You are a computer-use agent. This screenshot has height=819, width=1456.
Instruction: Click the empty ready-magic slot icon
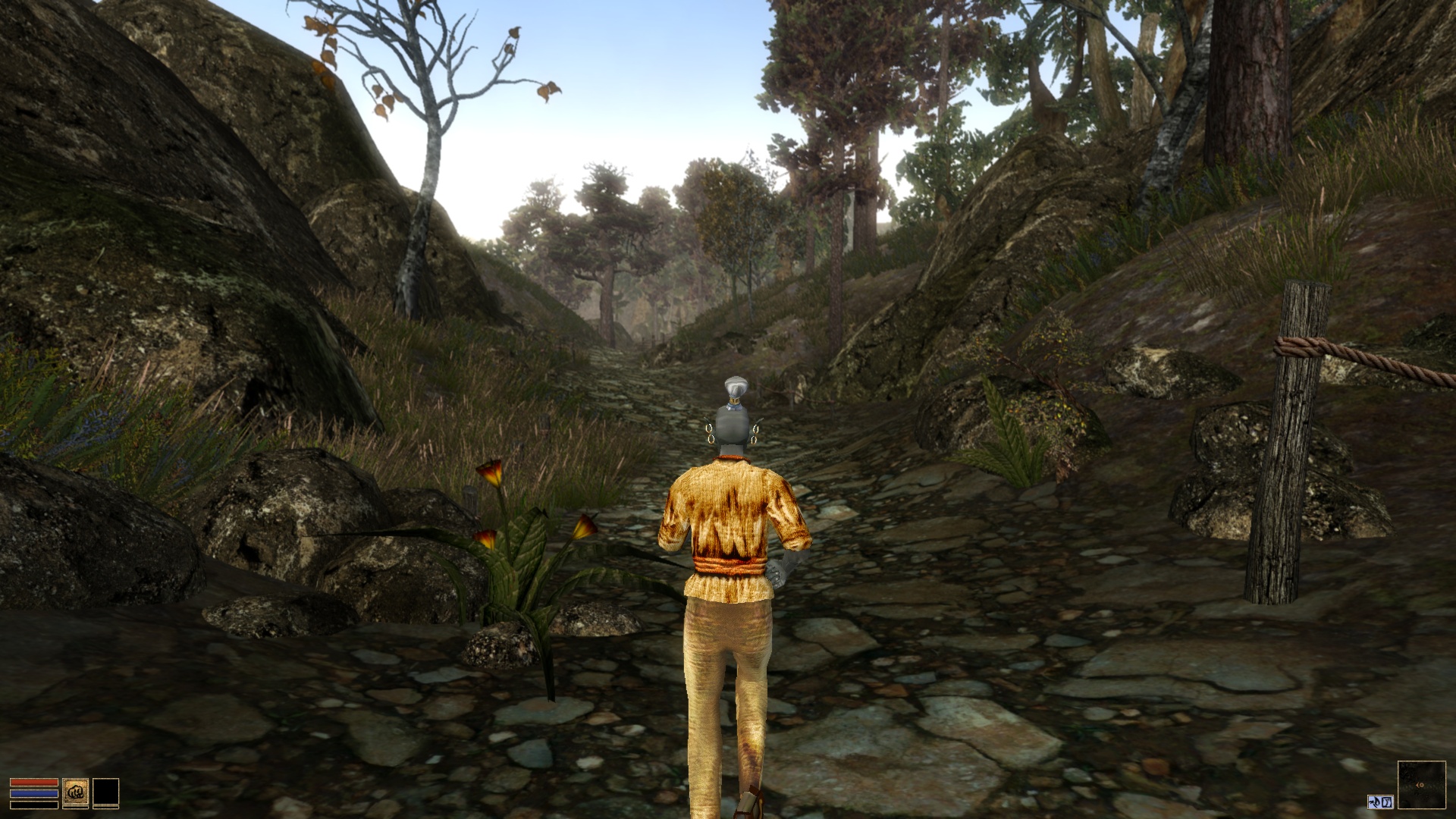(x=106, y=792)
